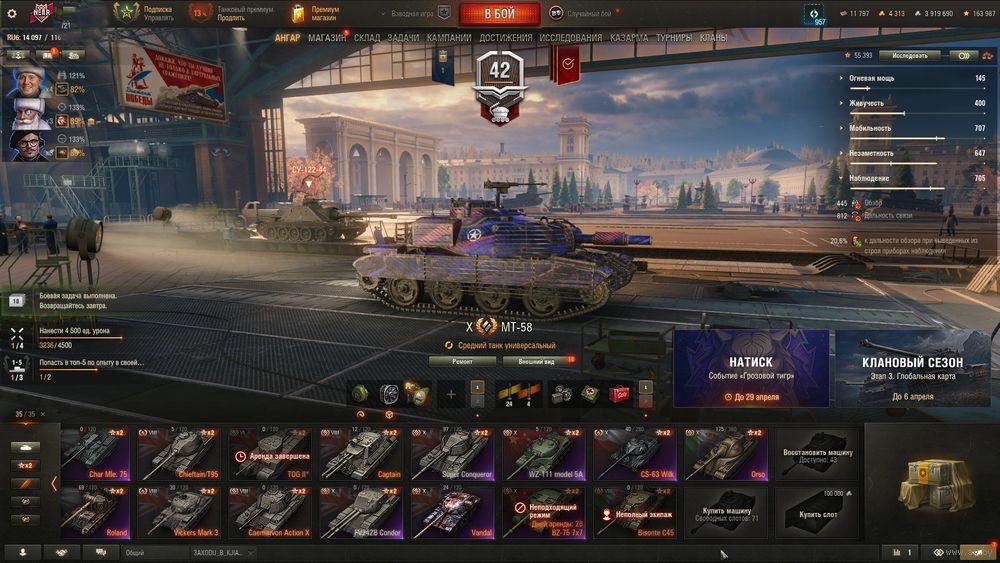1000x563 pixels.
Task: Open the Восстановить машину tile
Action: click(x=819, y=455)
